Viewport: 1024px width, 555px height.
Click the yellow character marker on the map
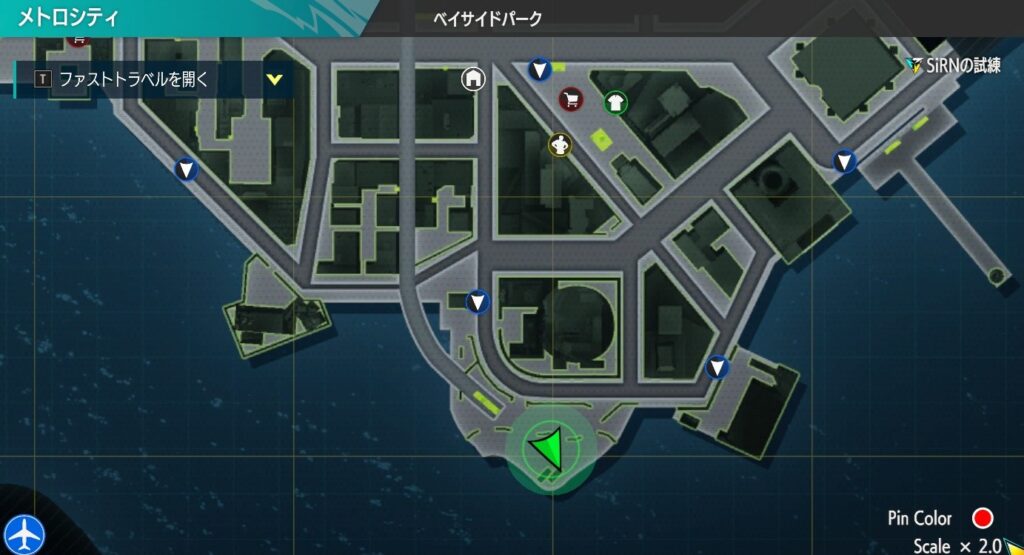point(559,144)
